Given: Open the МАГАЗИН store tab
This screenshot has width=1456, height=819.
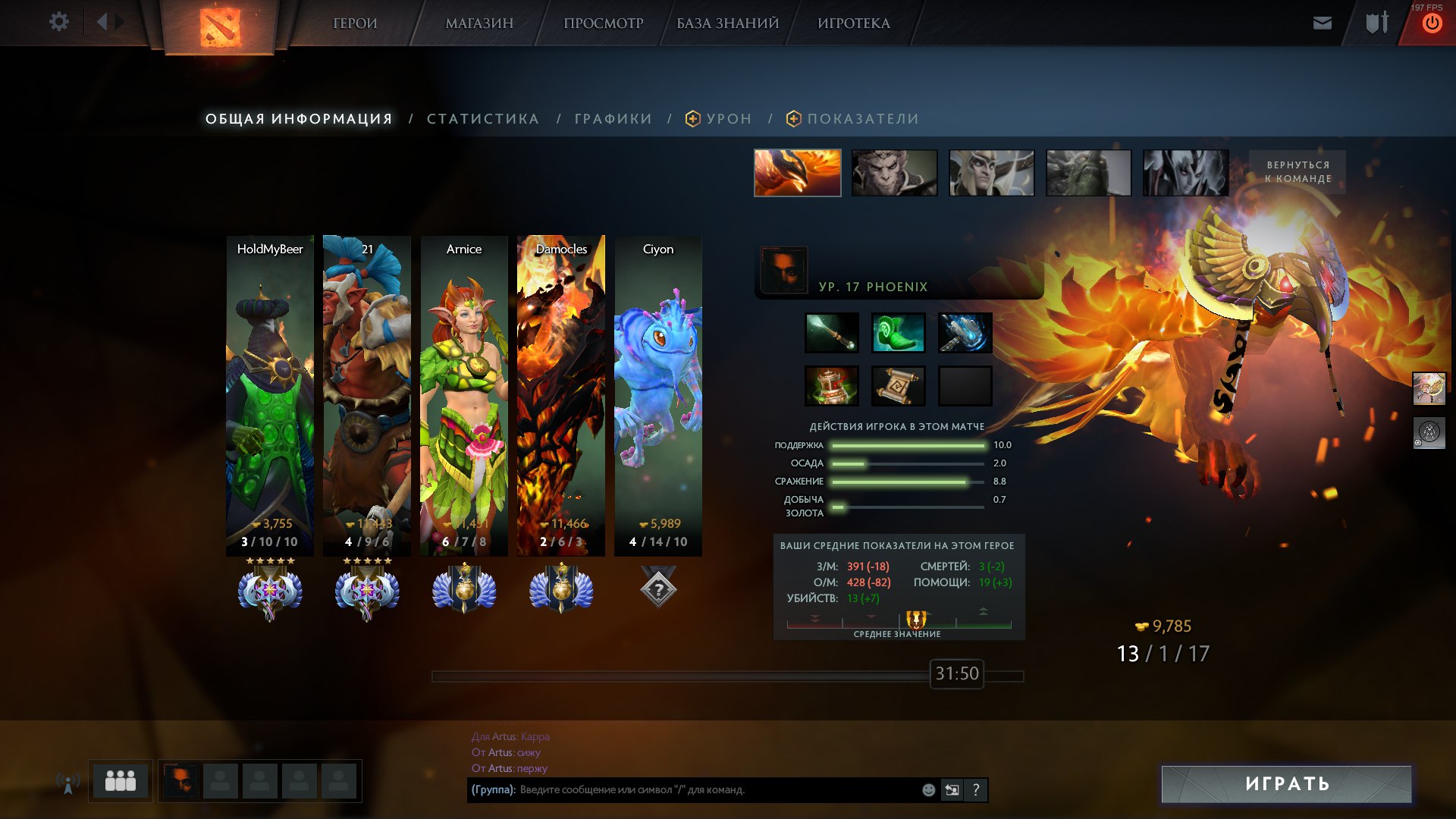Looking at the screenshot, I should (x=479, y=24).
